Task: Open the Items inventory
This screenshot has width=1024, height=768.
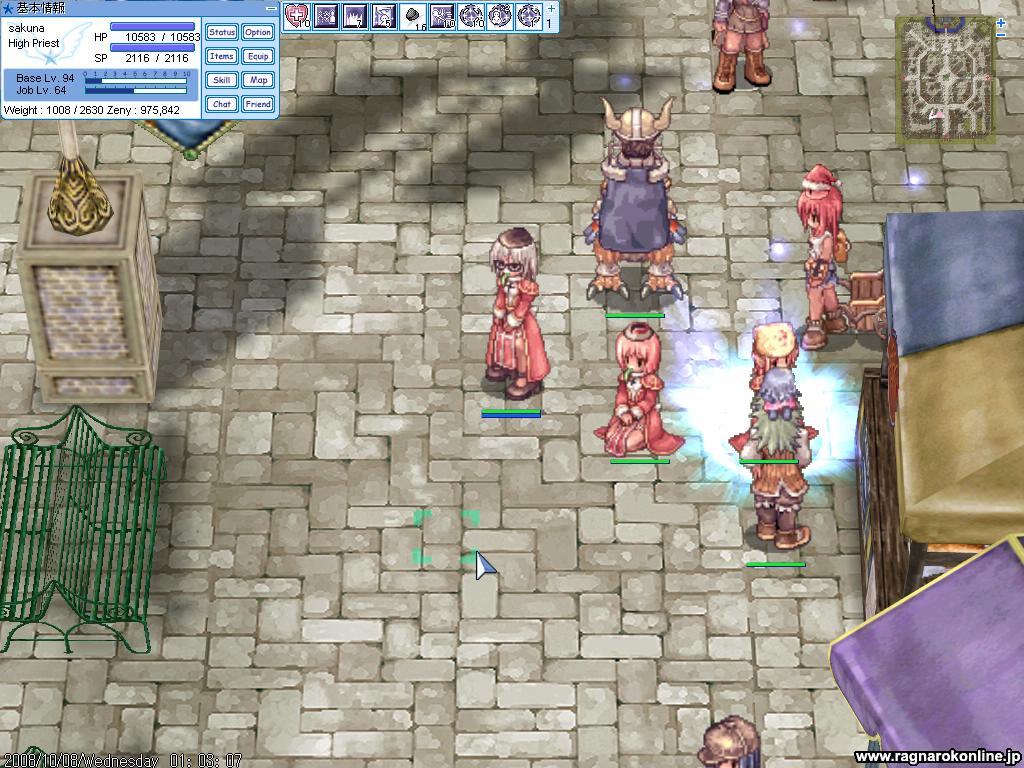Action: (x=222, y=57)
